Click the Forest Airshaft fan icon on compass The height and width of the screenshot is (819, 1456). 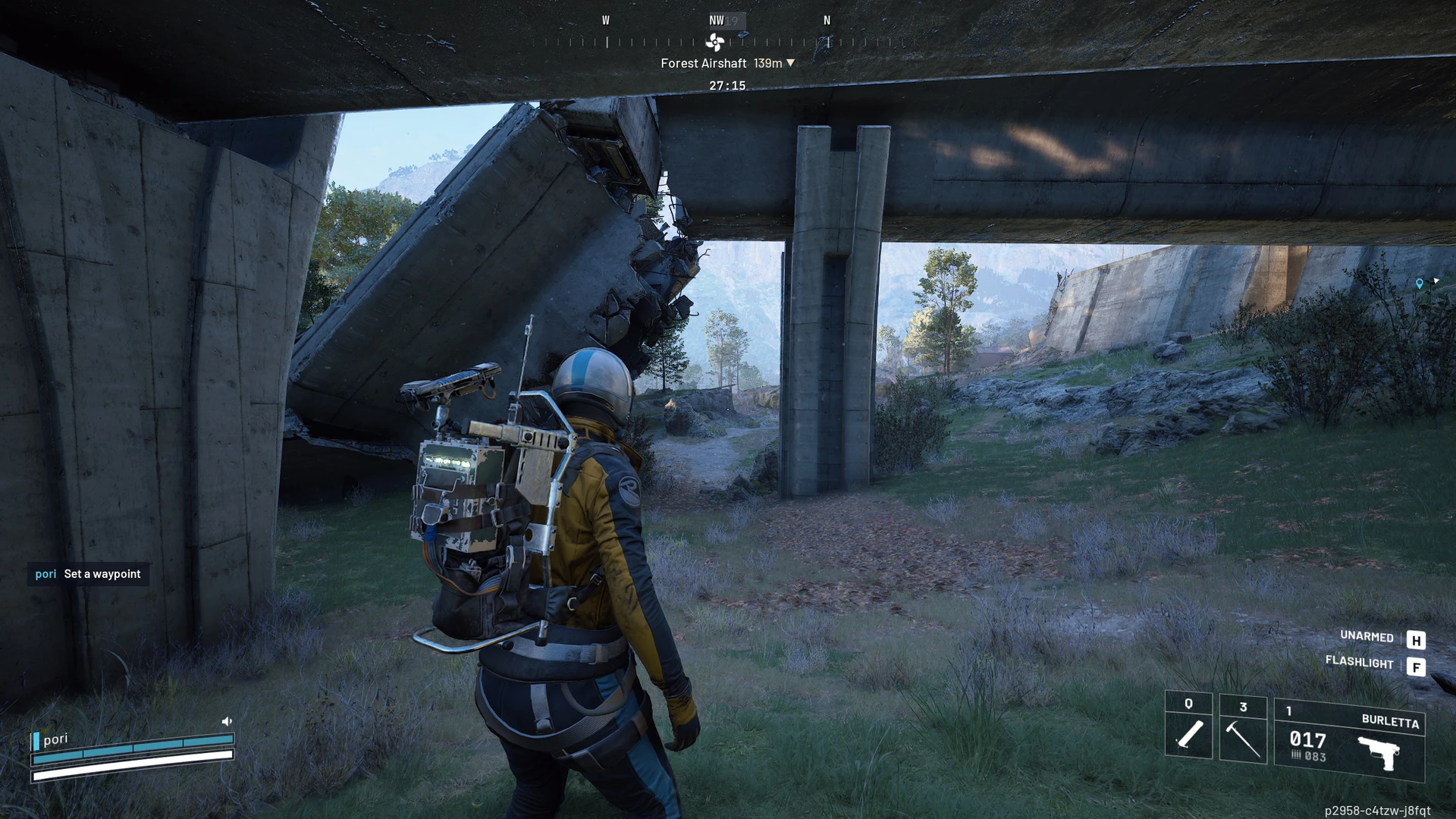click(715, 42)
